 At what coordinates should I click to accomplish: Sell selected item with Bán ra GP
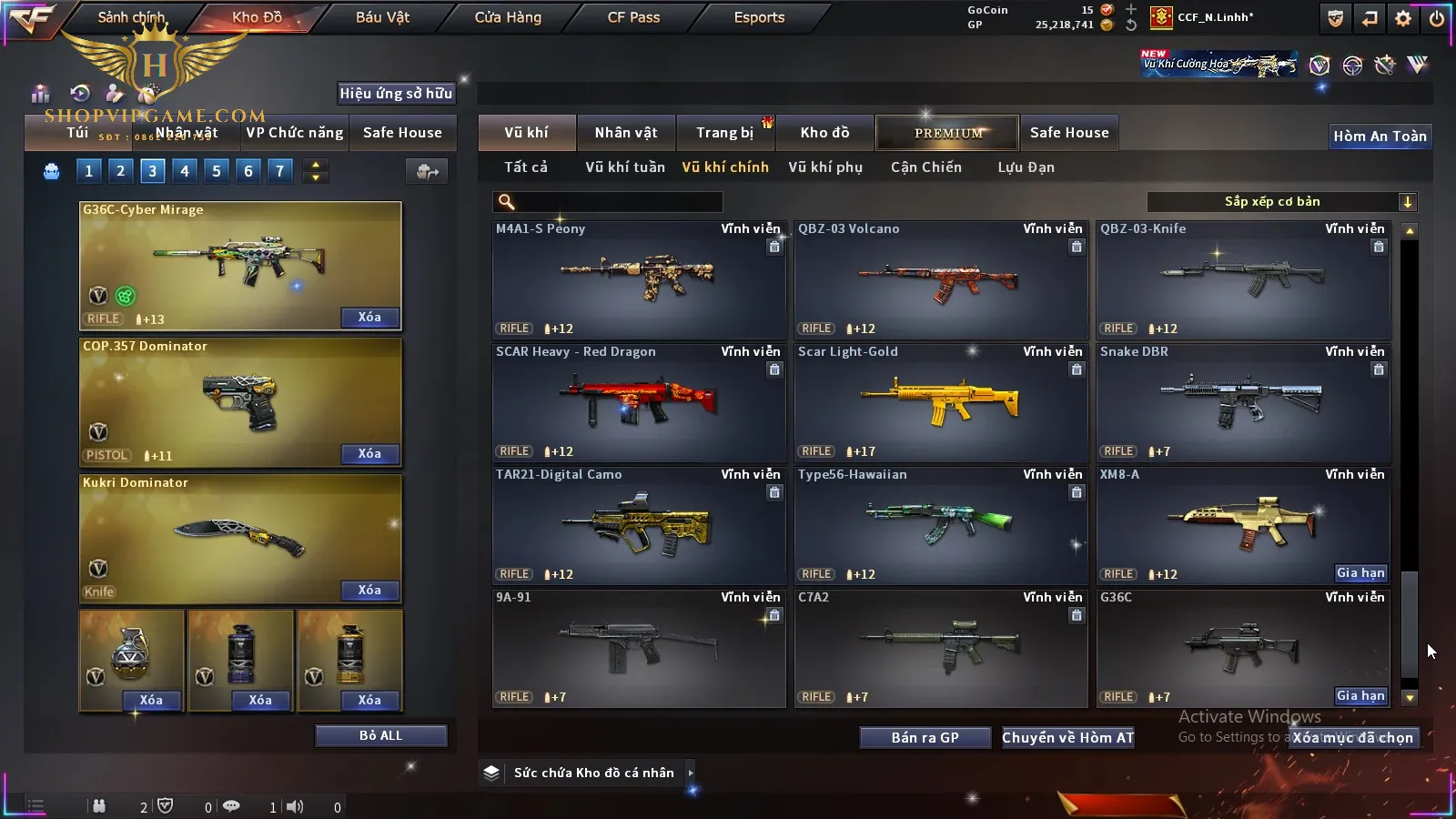click(x=925, y=738)
